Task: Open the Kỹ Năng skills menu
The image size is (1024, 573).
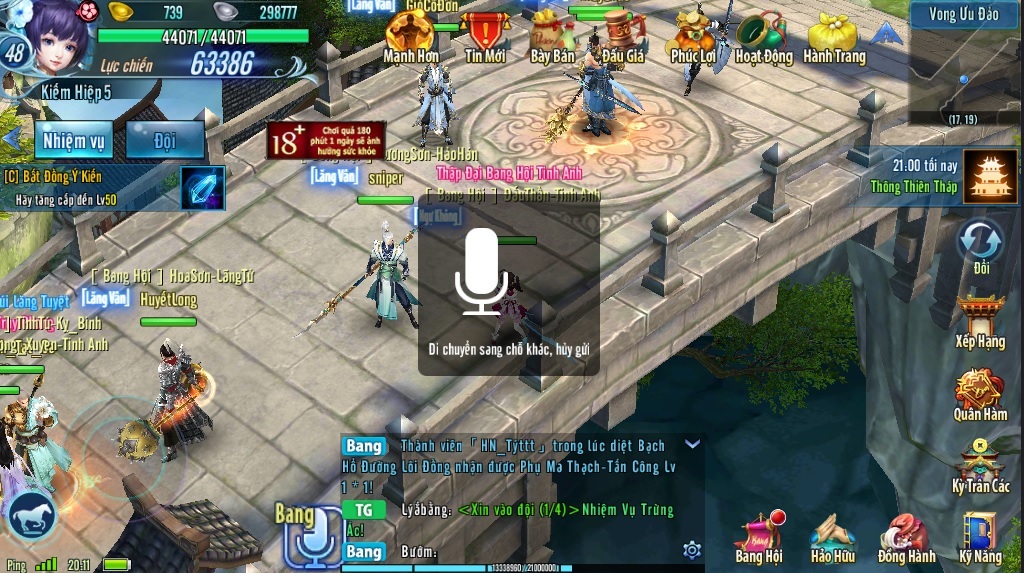Action: point(980,537)
